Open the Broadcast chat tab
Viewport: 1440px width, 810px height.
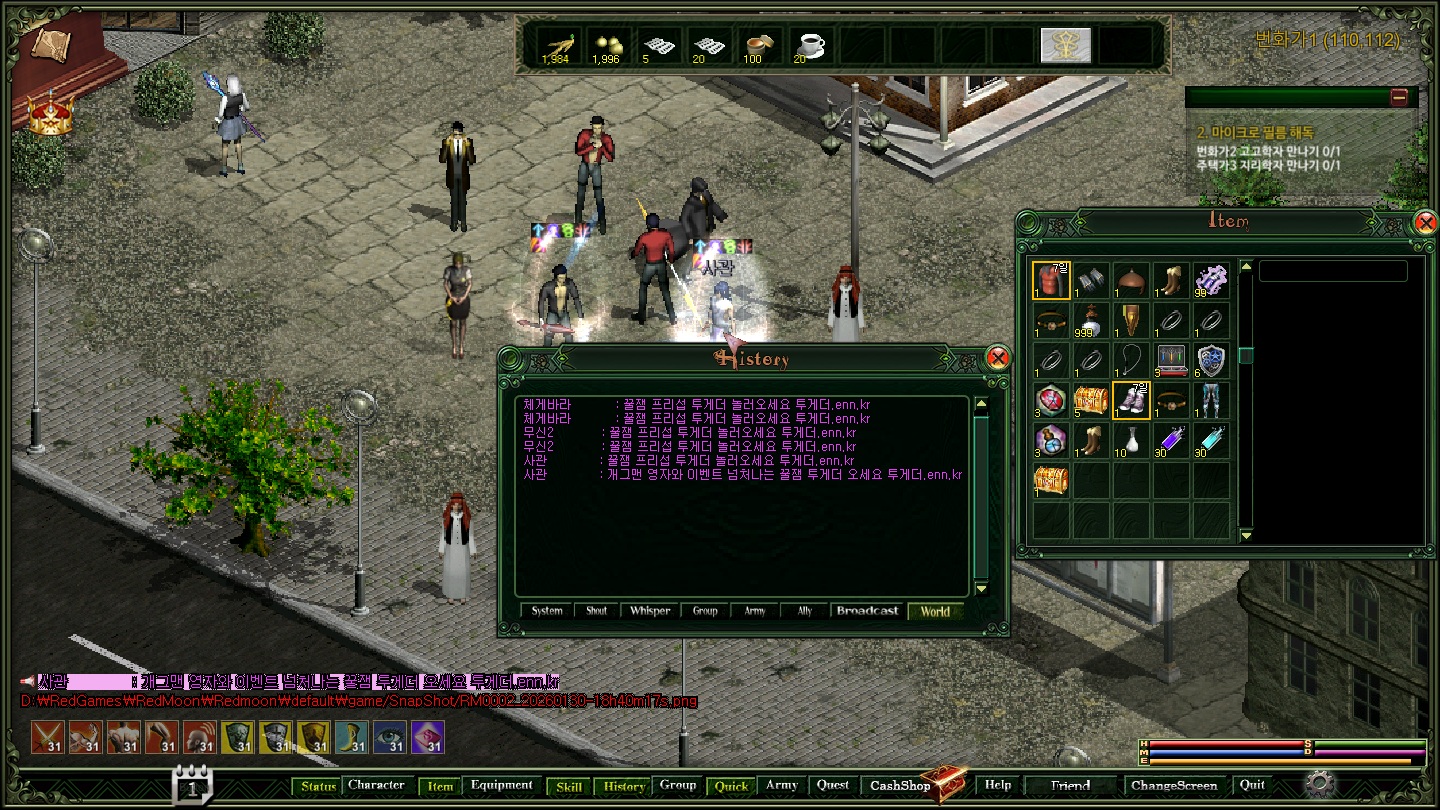867,611
